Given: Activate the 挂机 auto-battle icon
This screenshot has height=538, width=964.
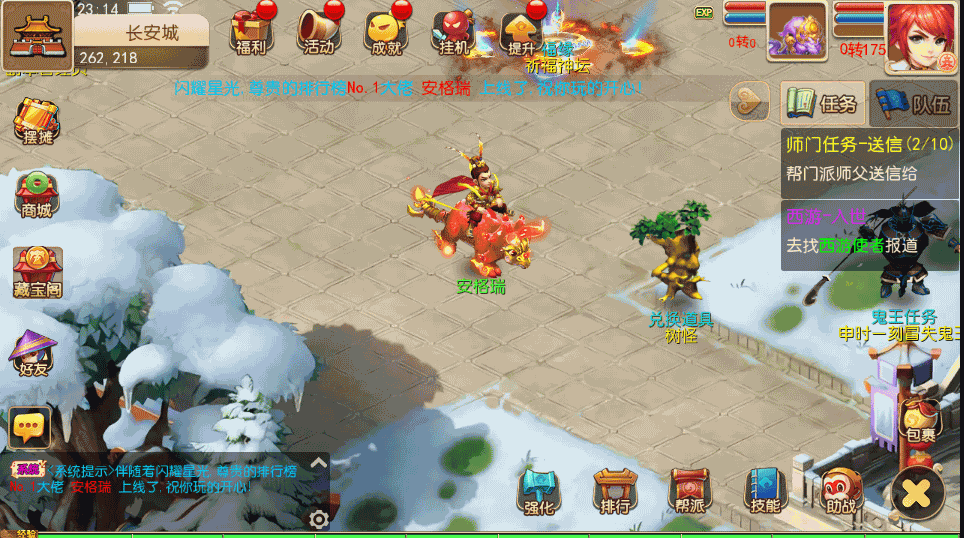Looking at the screenshot, I should [x=453, y=32].
